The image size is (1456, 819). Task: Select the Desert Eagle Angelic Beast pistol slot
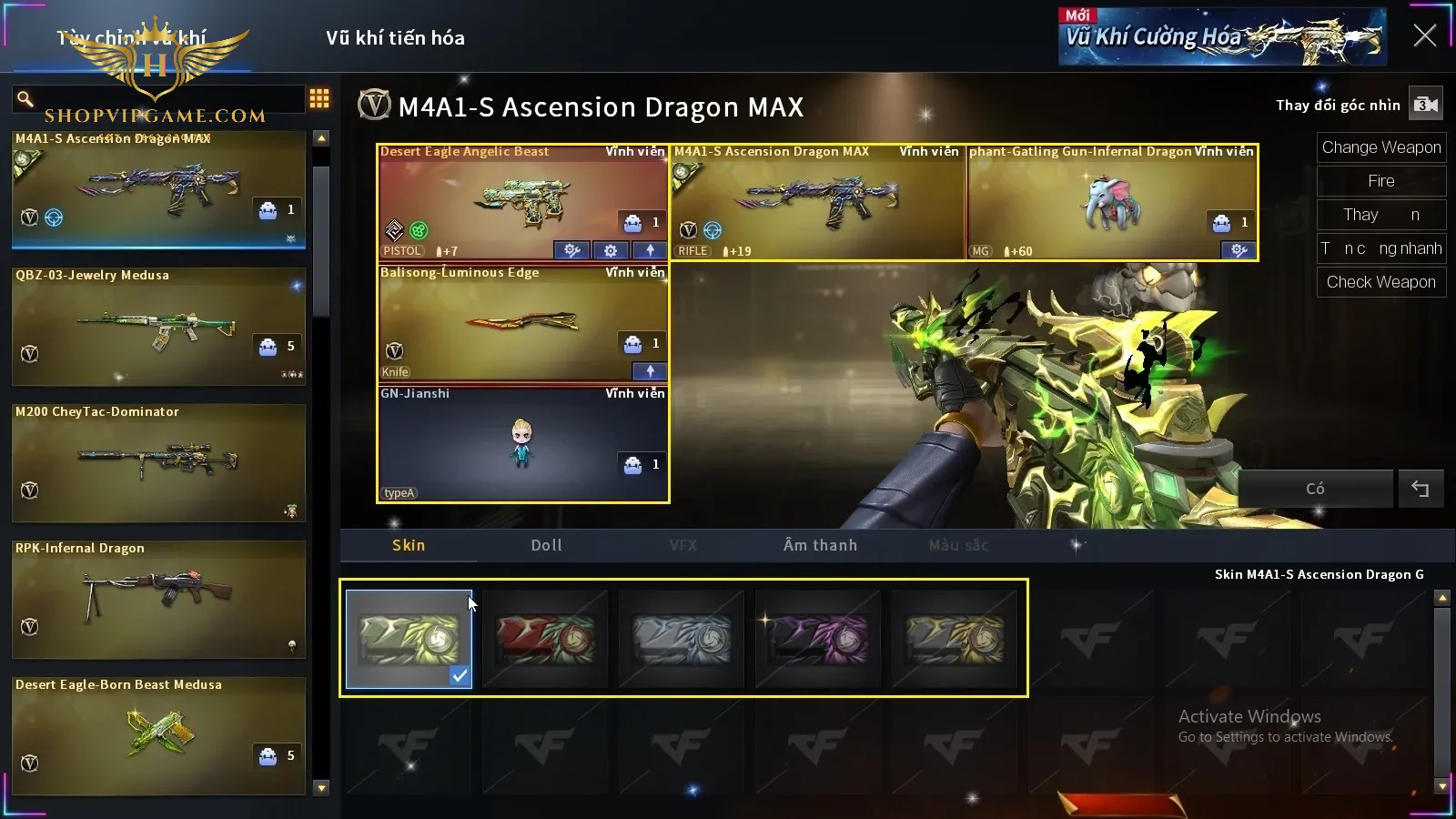pos(522,202)
